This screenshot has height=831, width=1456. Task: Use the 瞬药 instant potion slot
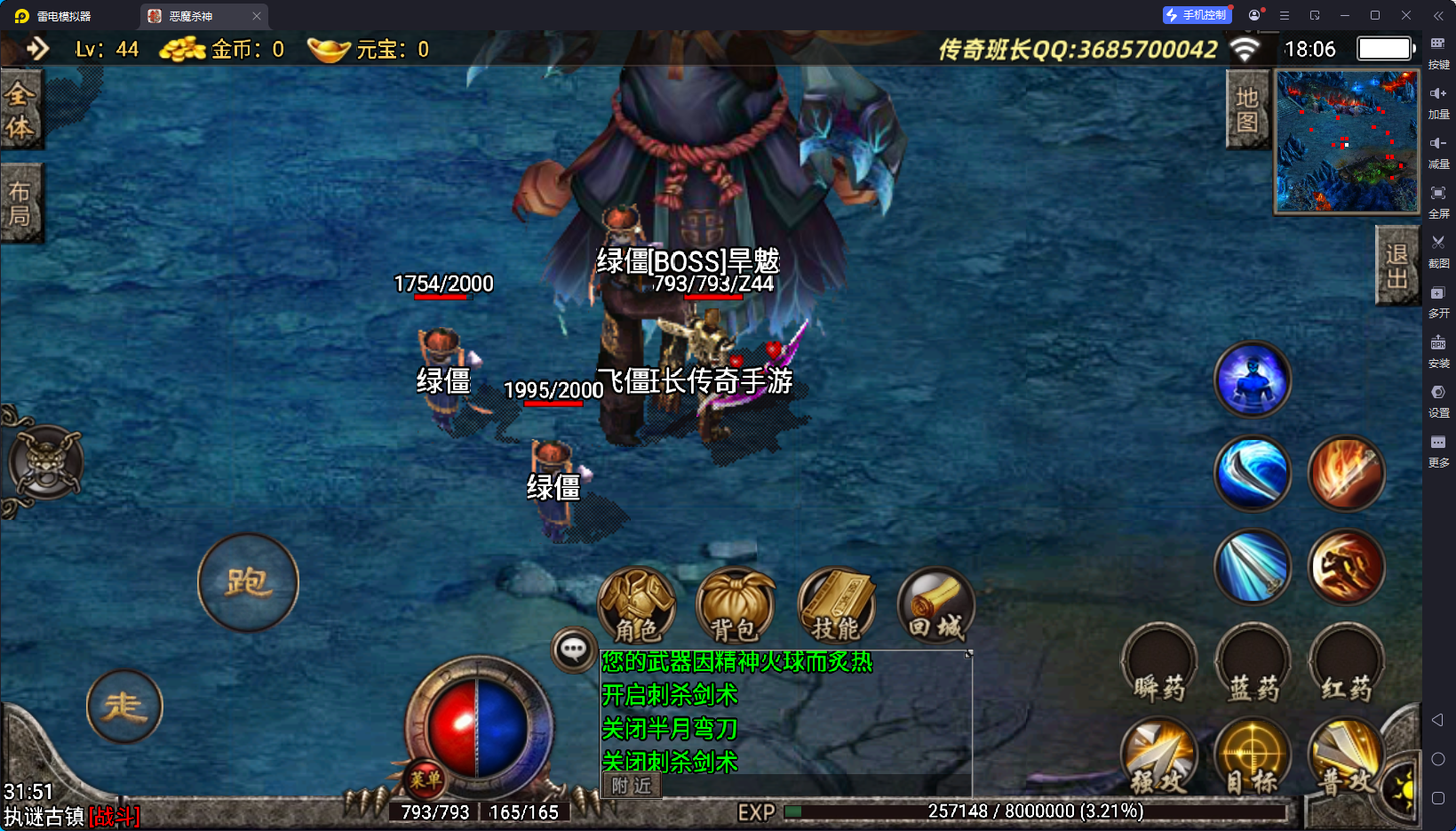click(x=1159, y=665)
